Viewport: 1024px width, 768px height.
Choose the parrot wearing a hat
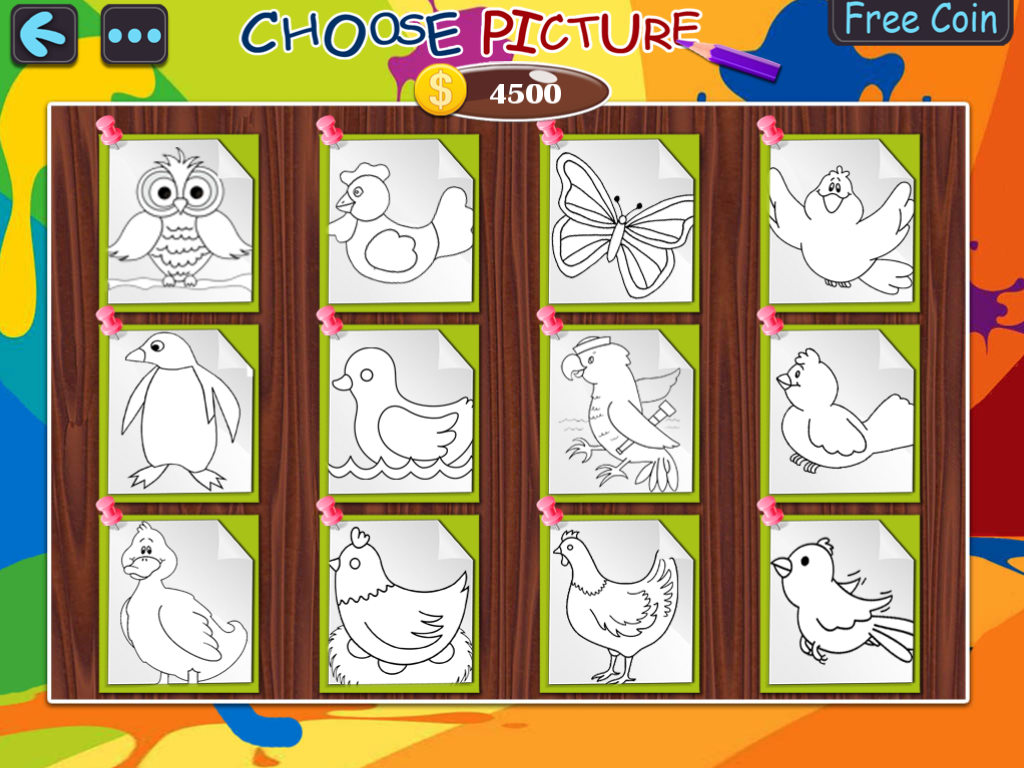click(x=620, y=412)
